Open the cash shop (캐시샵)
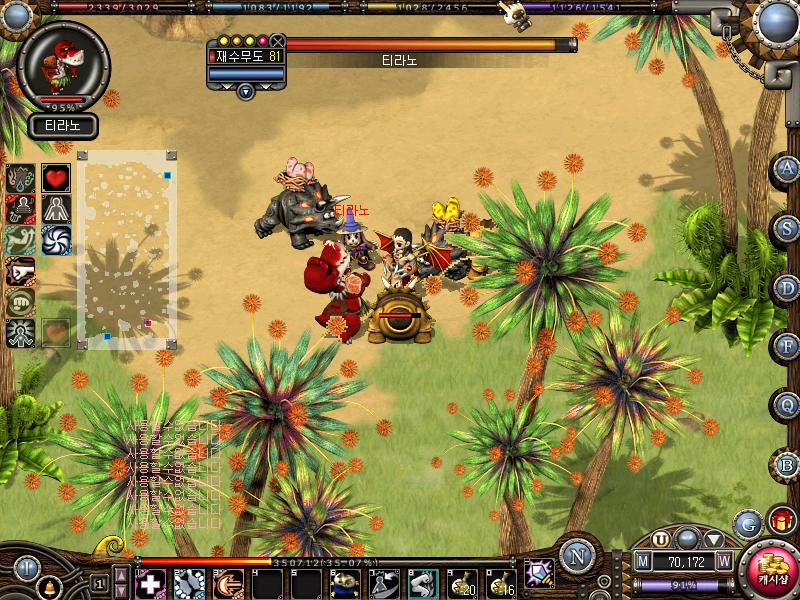 pyautogui.click(x=770, y=567)
